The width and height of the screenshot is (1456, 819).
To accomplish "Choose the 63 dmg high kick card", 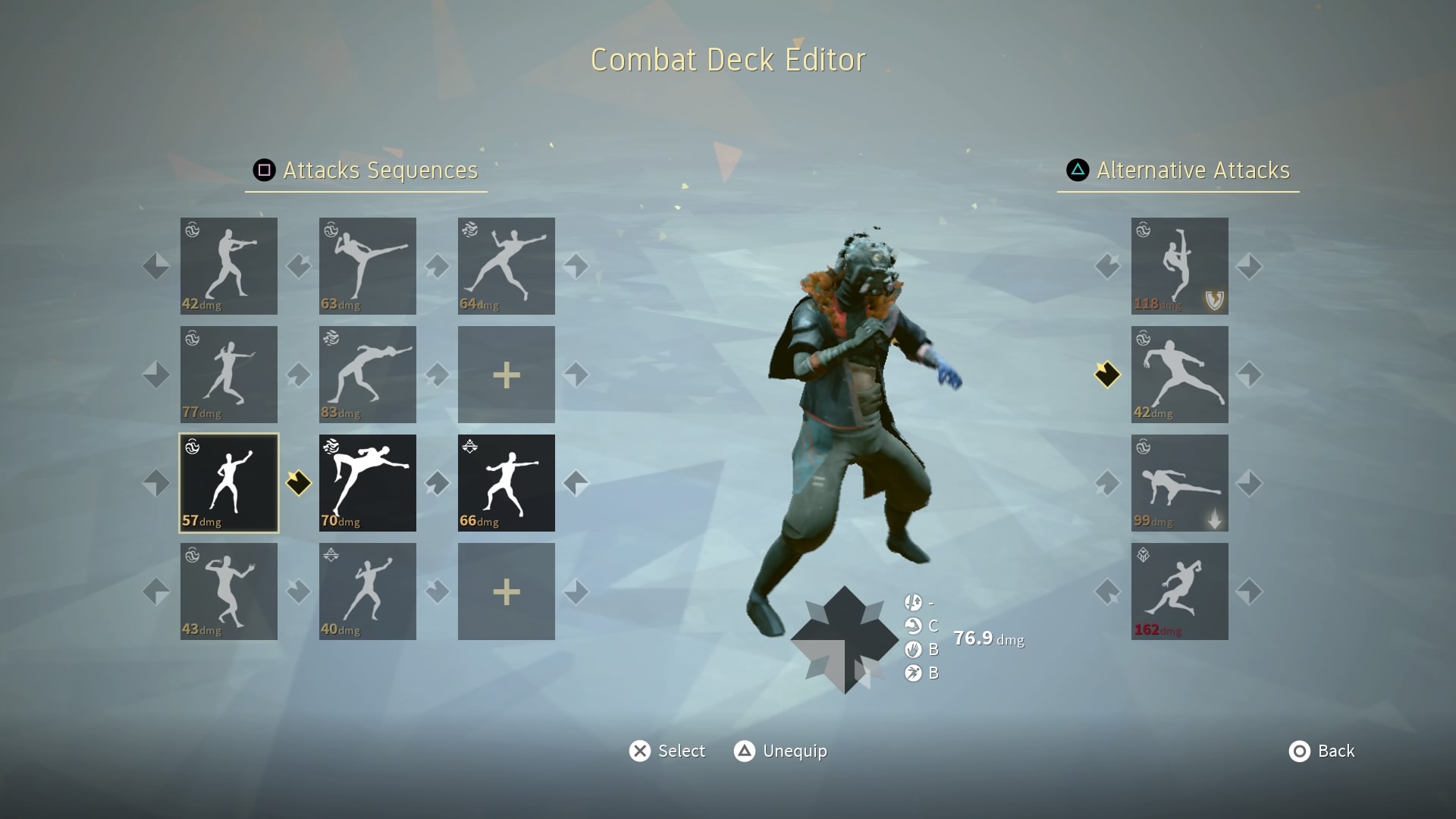I will pyautogui.click(x=367, y=266).
